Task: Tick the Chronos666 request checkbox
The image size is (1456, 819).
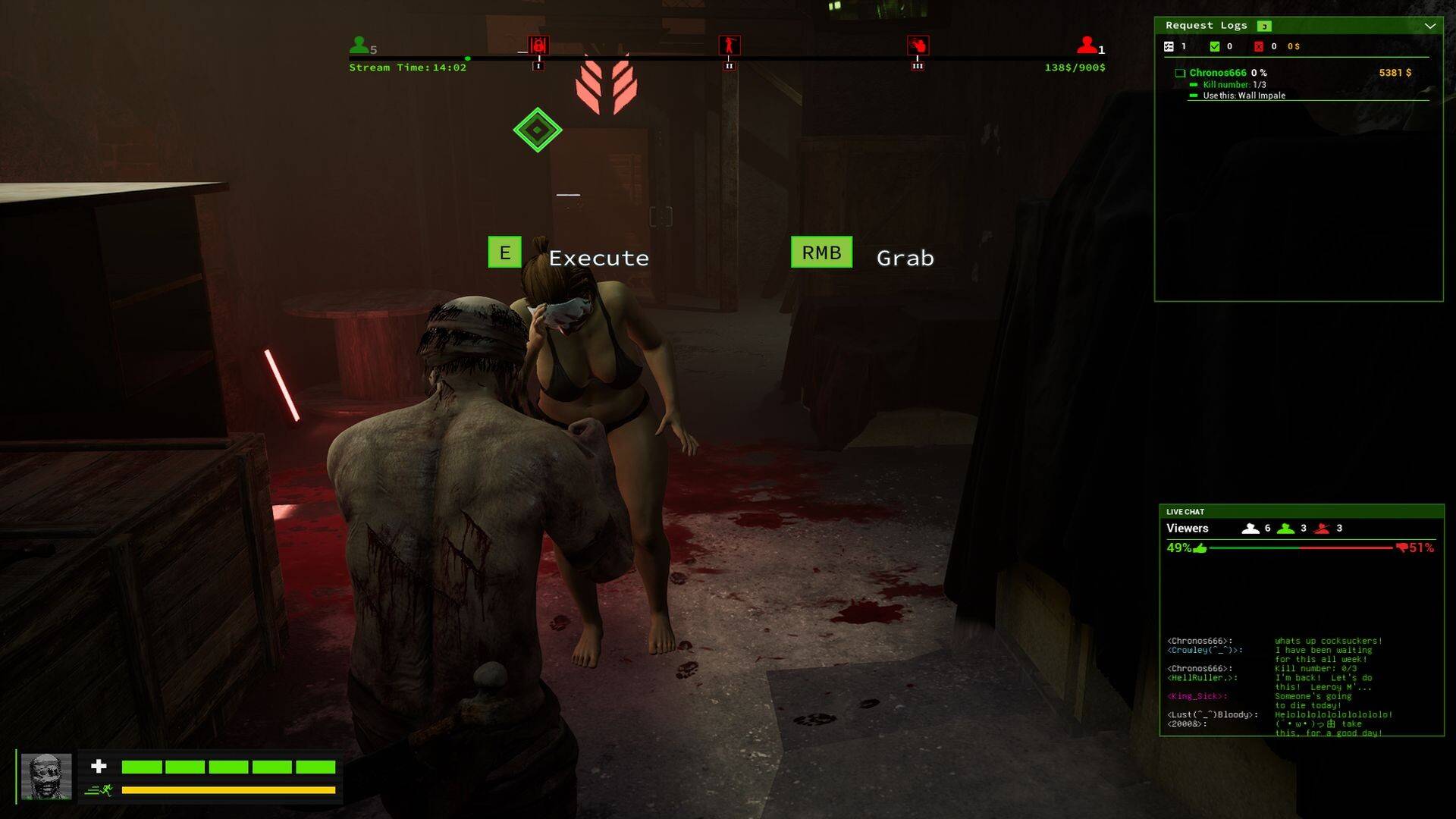Action: click(1180, 74)
